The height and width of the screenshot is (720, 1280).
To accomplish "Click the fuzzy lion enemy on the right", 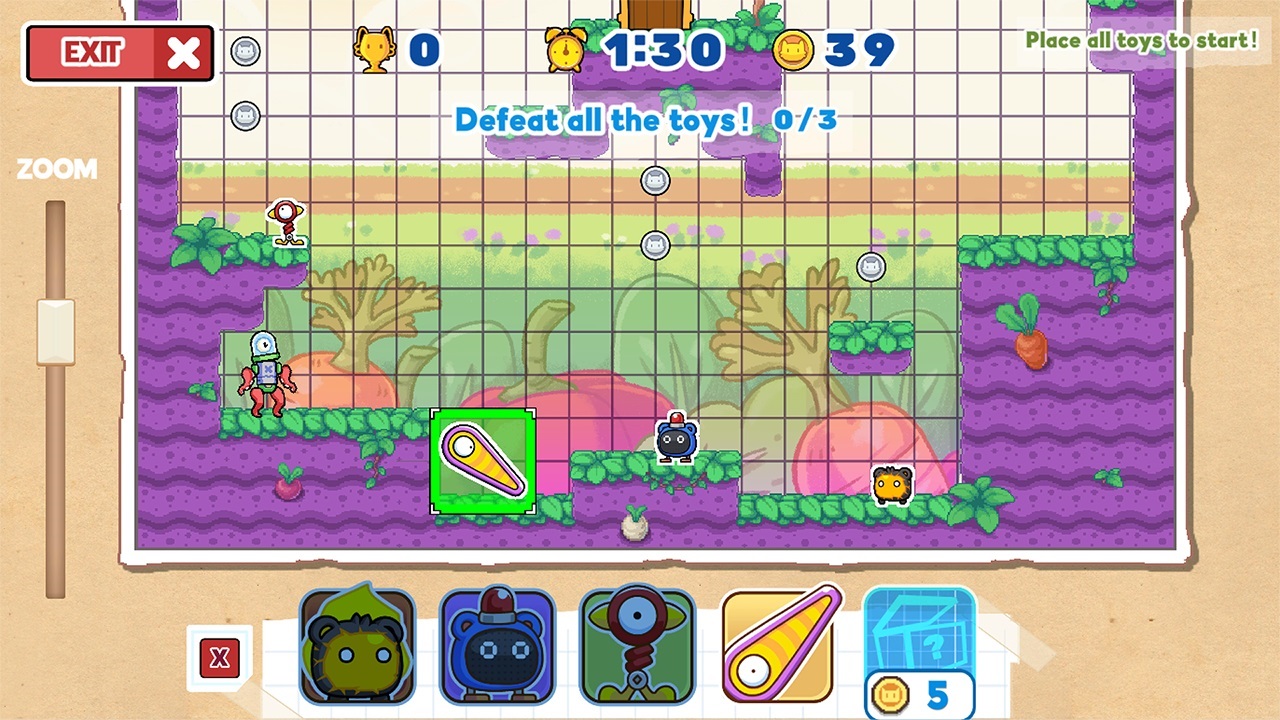I will click(x=891, y=486).
